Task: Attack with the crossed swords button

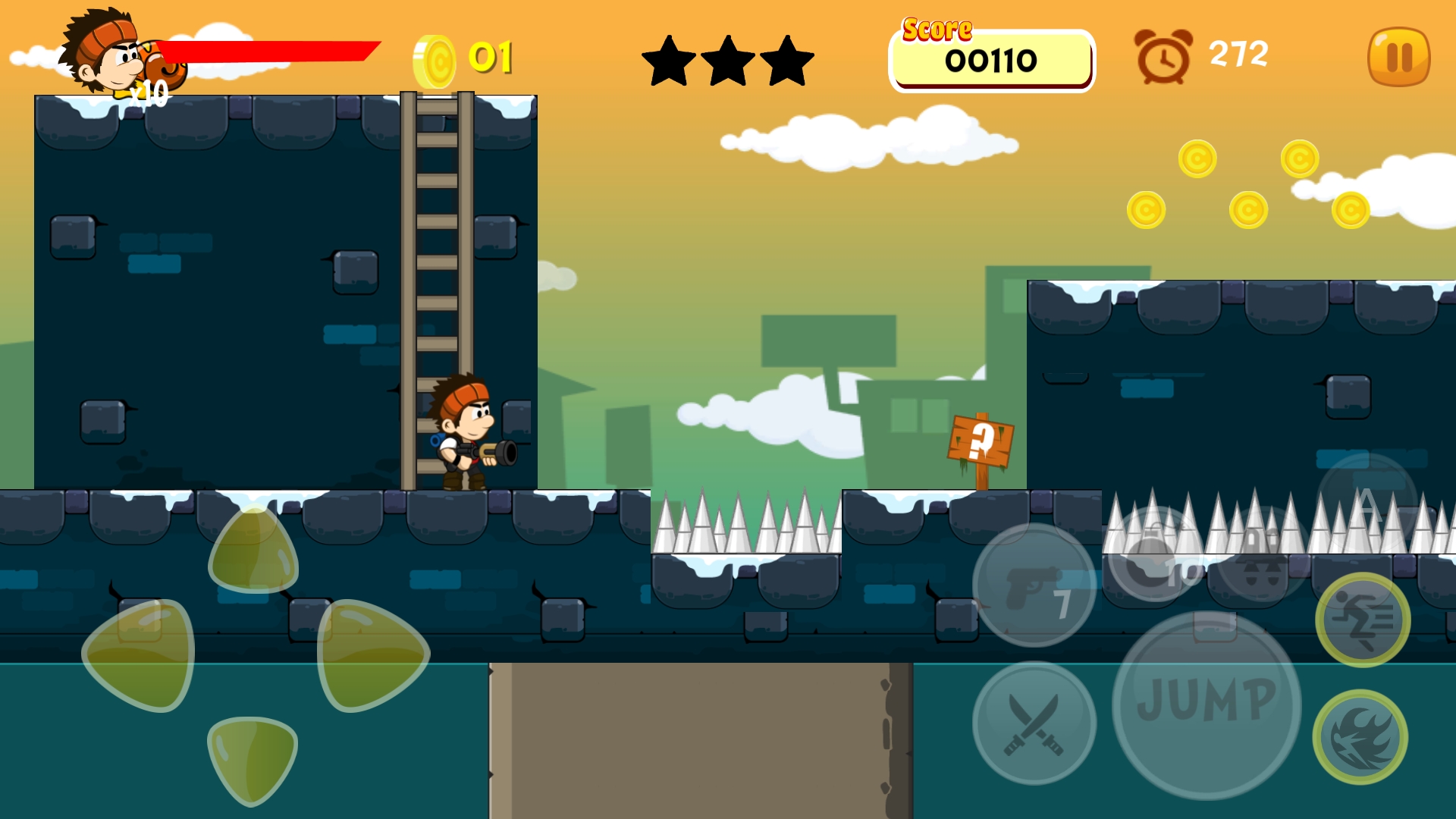Action: tap(1034, 723)
